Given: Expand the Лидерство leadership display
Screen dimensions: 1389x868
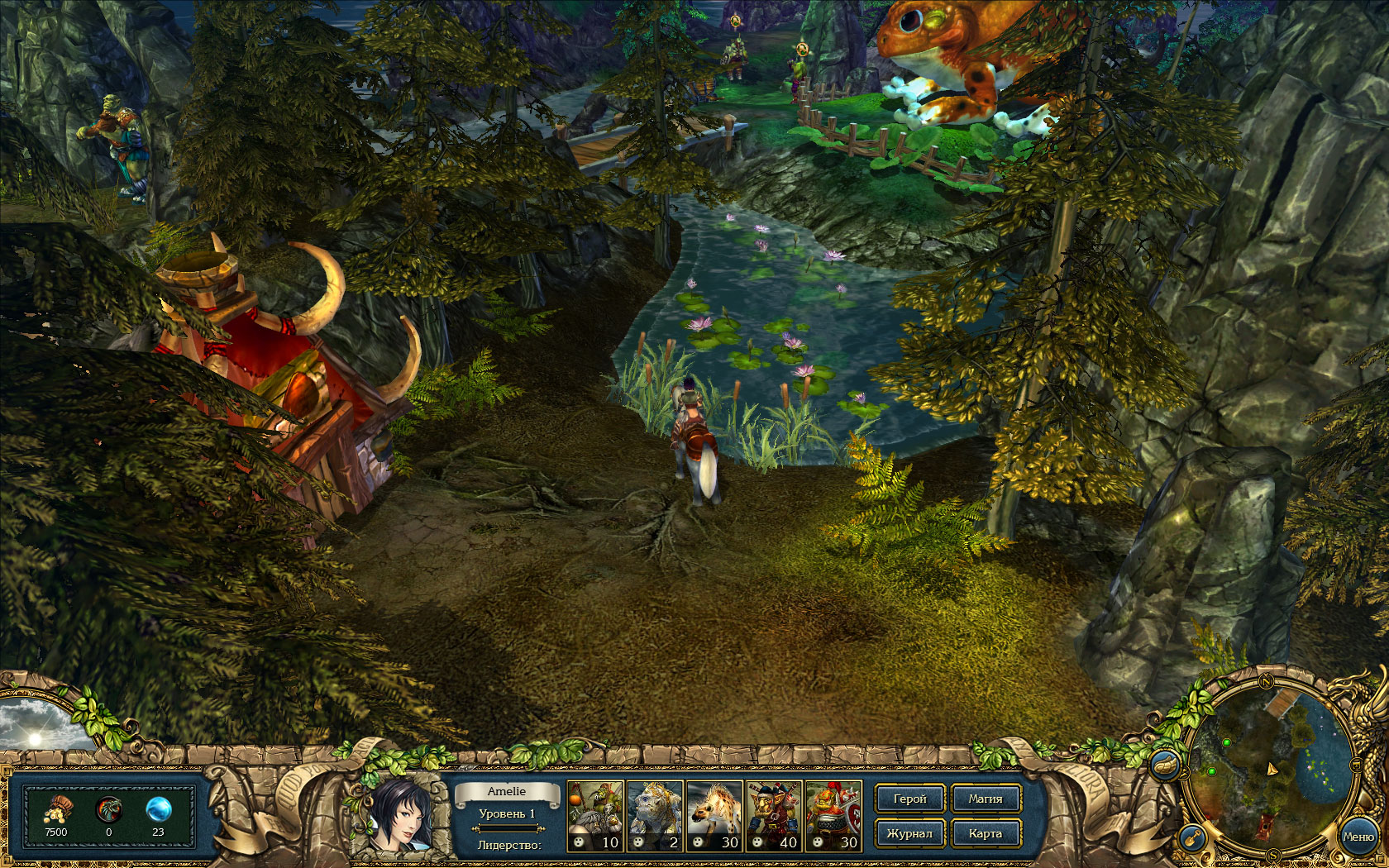Looking at the screenshot, I should 510,845.
